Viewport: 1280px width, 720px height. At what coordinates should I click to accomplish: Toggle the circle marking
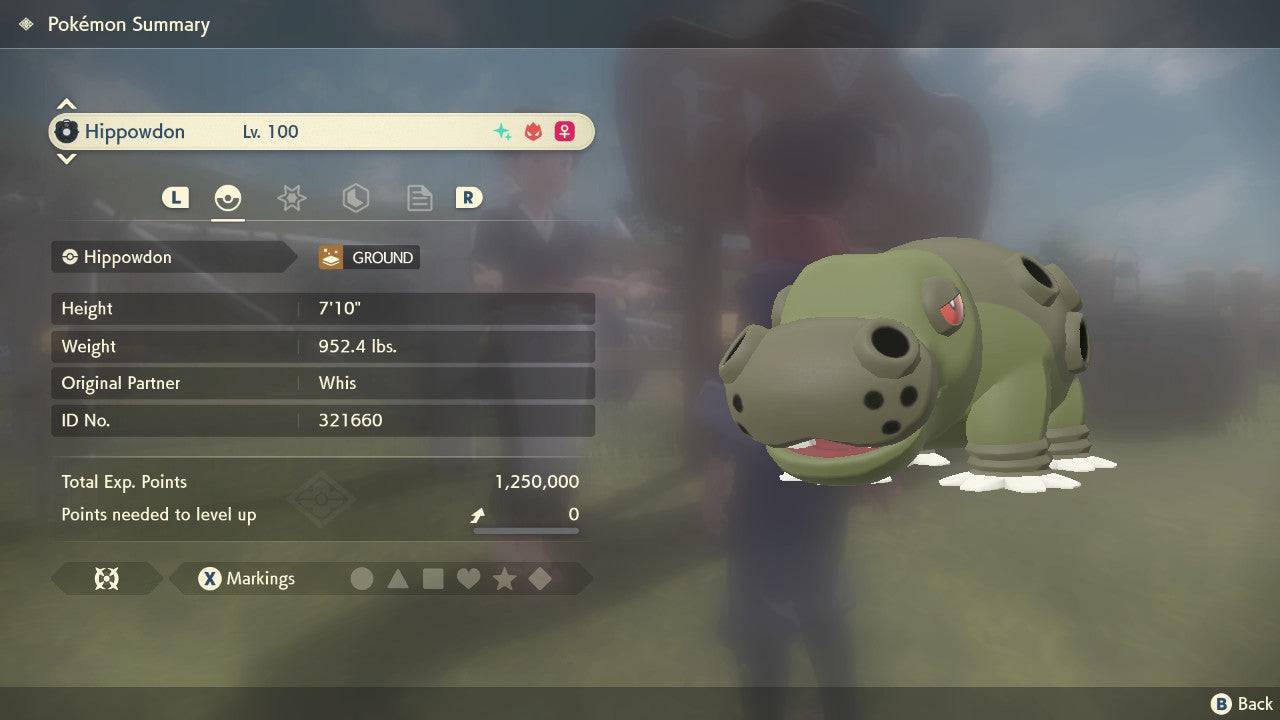362,579
